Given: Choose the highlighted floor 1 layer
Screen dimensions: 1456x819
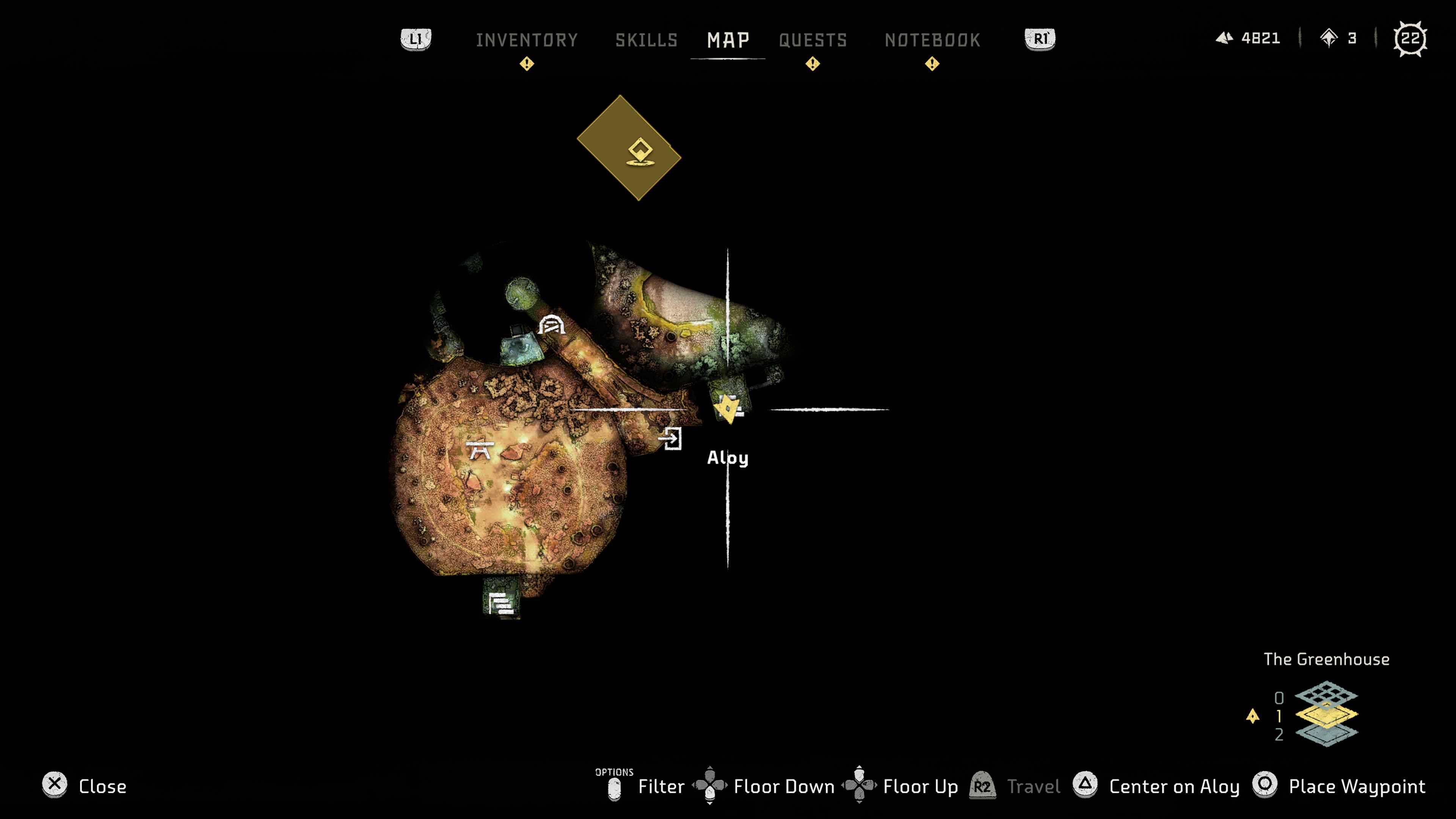Looking at the screenshot, I should [1326, 715].
